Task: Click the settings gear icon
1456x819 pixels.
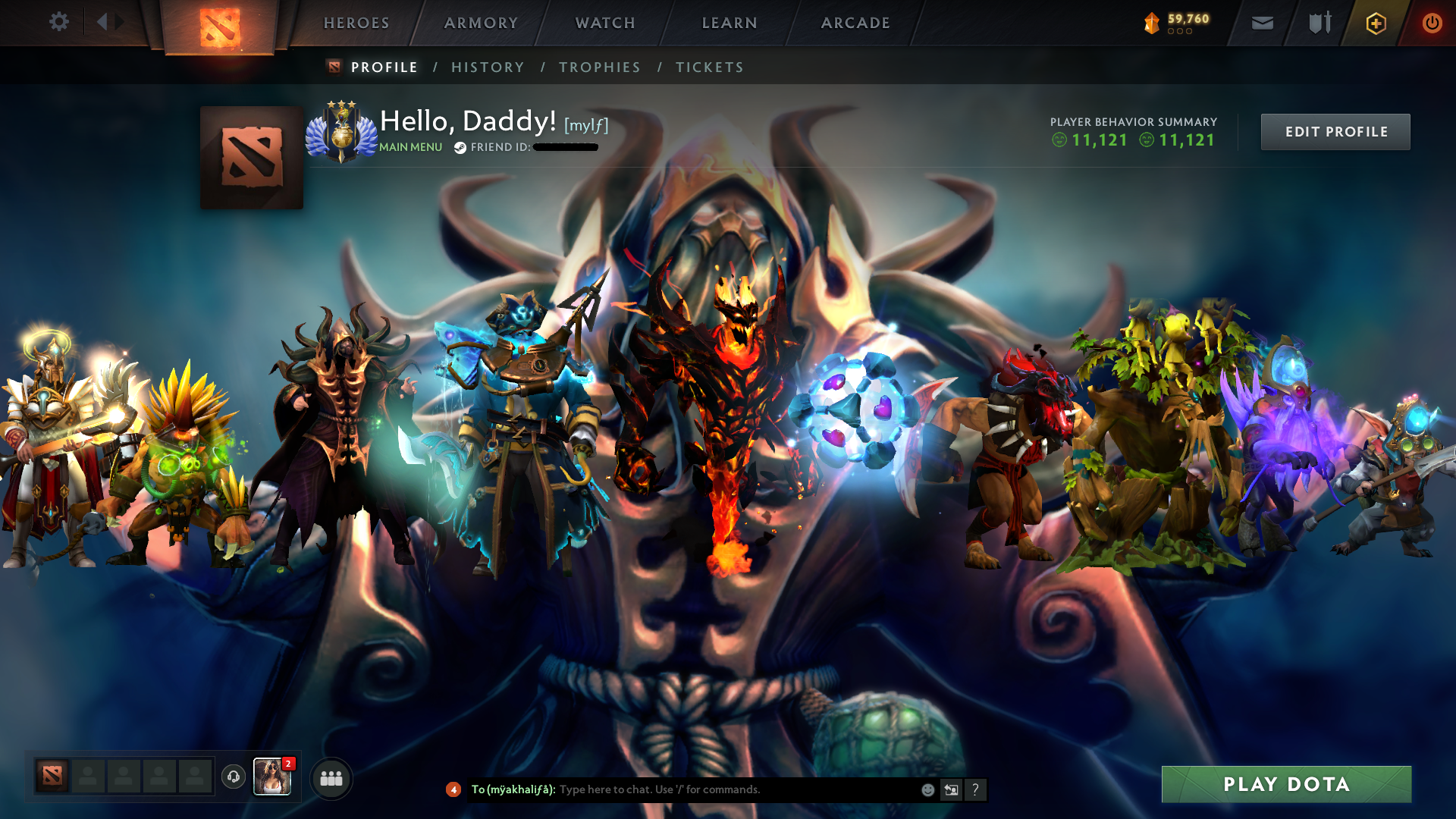Action: 59,22
